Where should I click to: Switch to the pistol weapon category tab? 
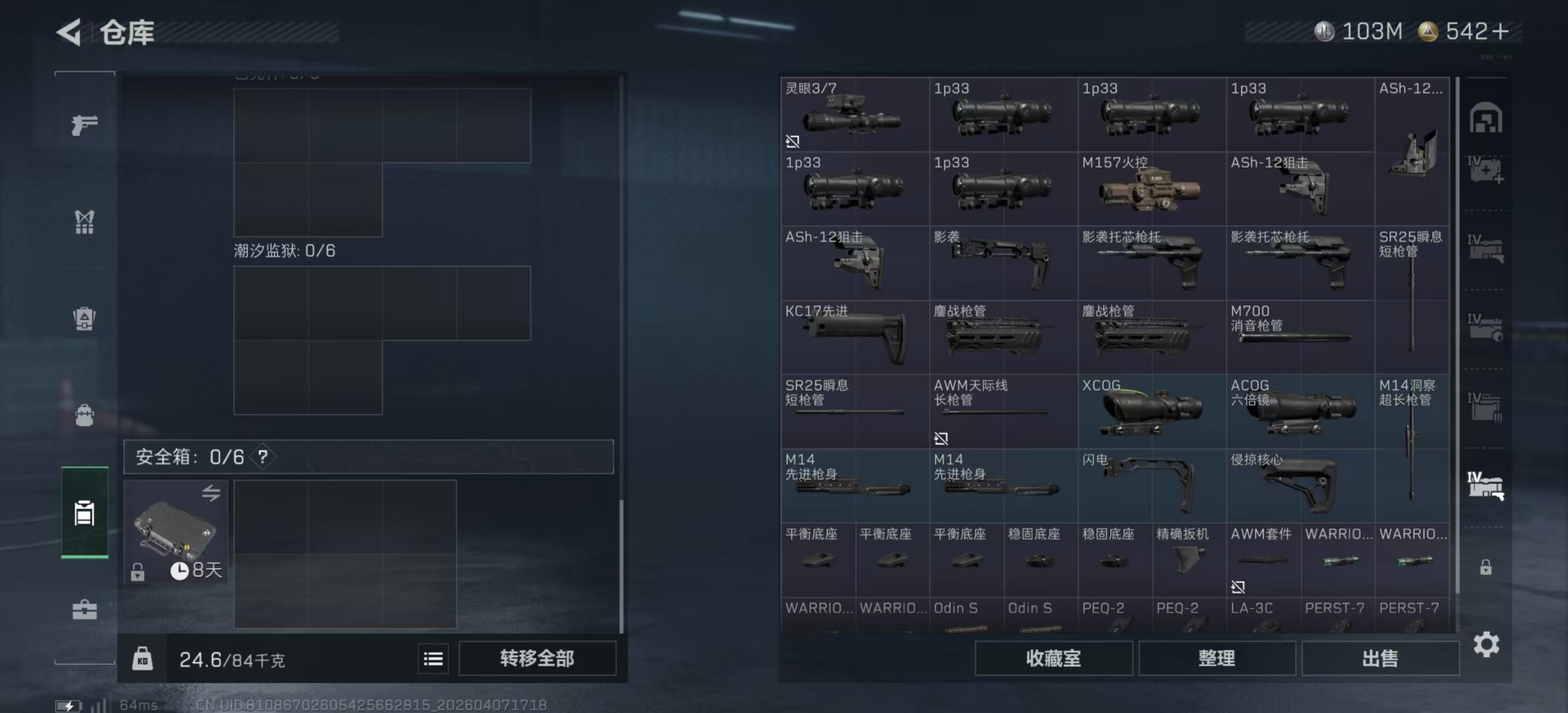click(x=84, y=125)
